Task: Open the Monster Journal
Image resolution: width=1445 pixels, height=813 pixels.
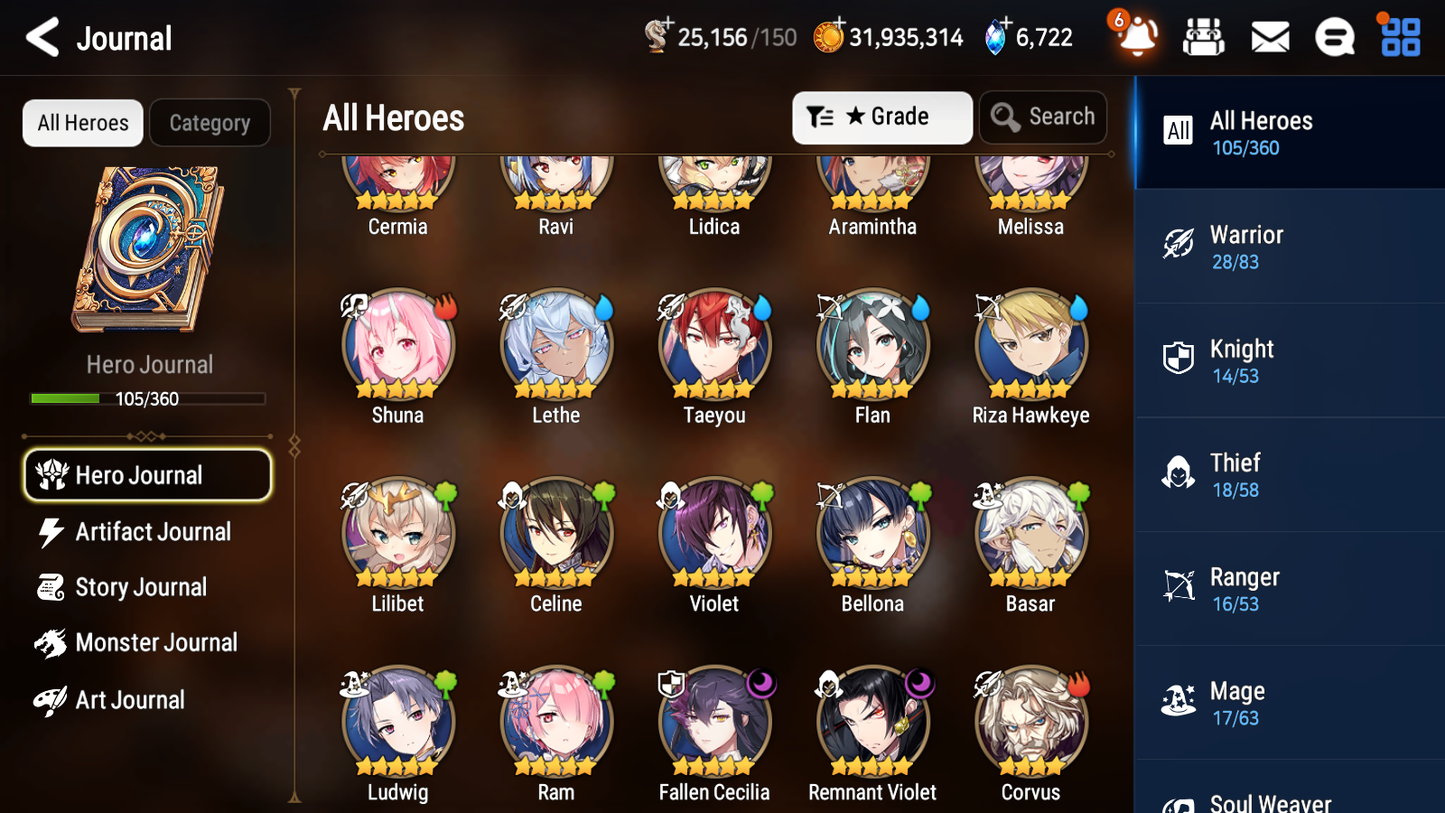Action: click(157, 643)
